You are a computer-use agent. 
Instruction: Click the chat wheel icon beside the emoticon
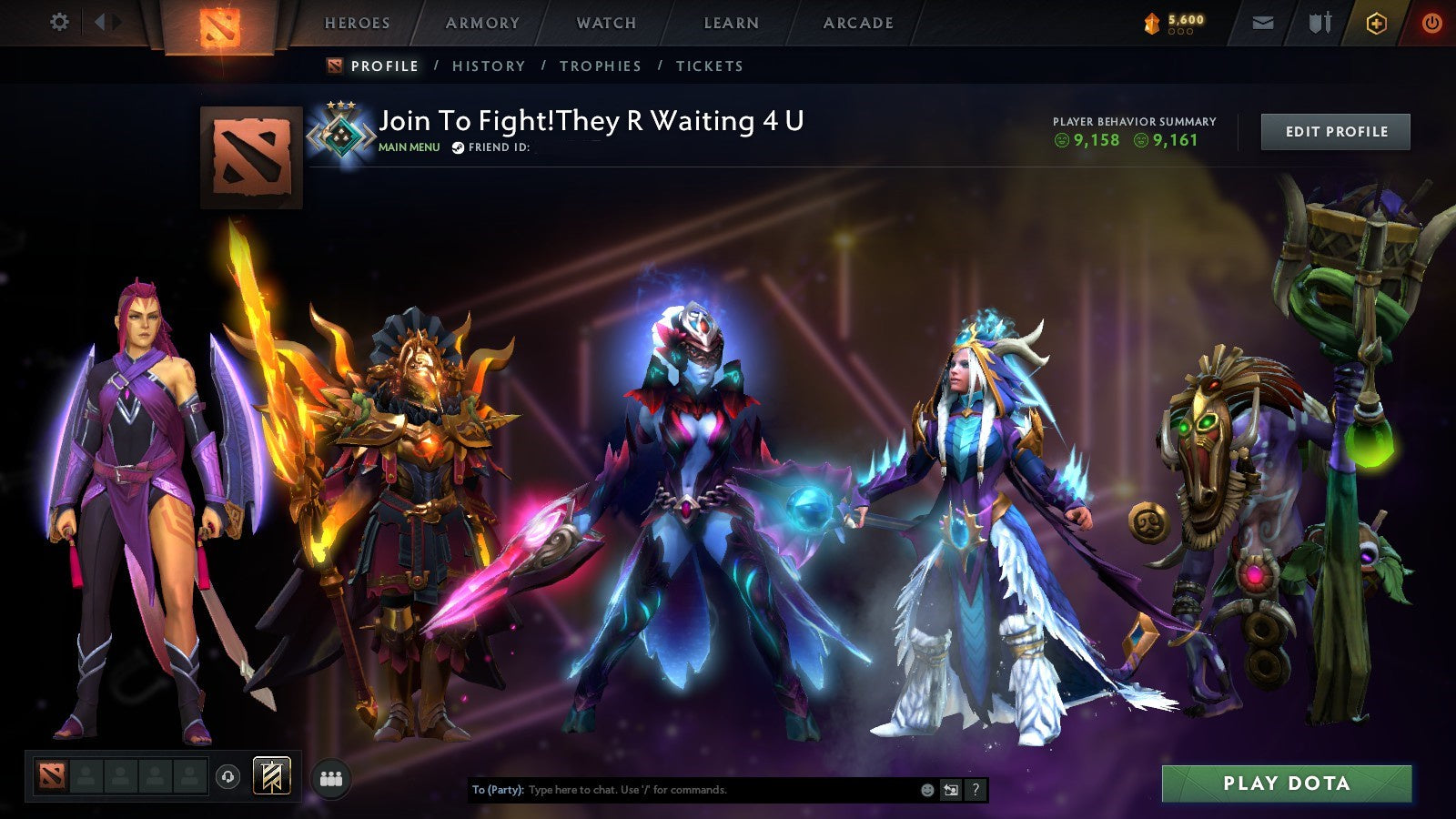click(x=949, y=790)
